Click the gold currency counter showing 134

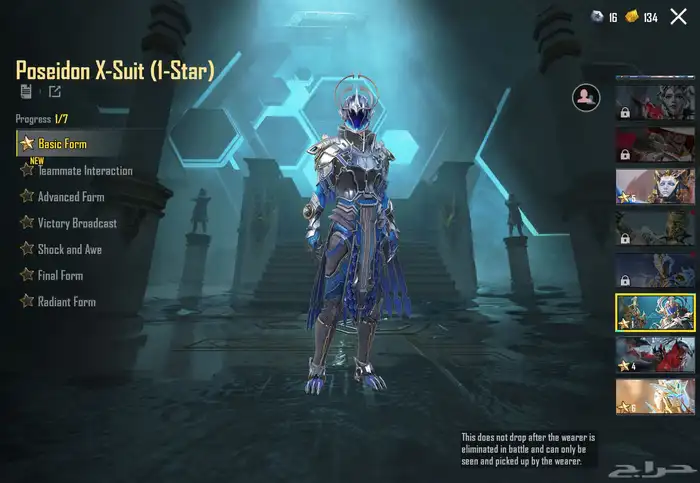[642, 18]
